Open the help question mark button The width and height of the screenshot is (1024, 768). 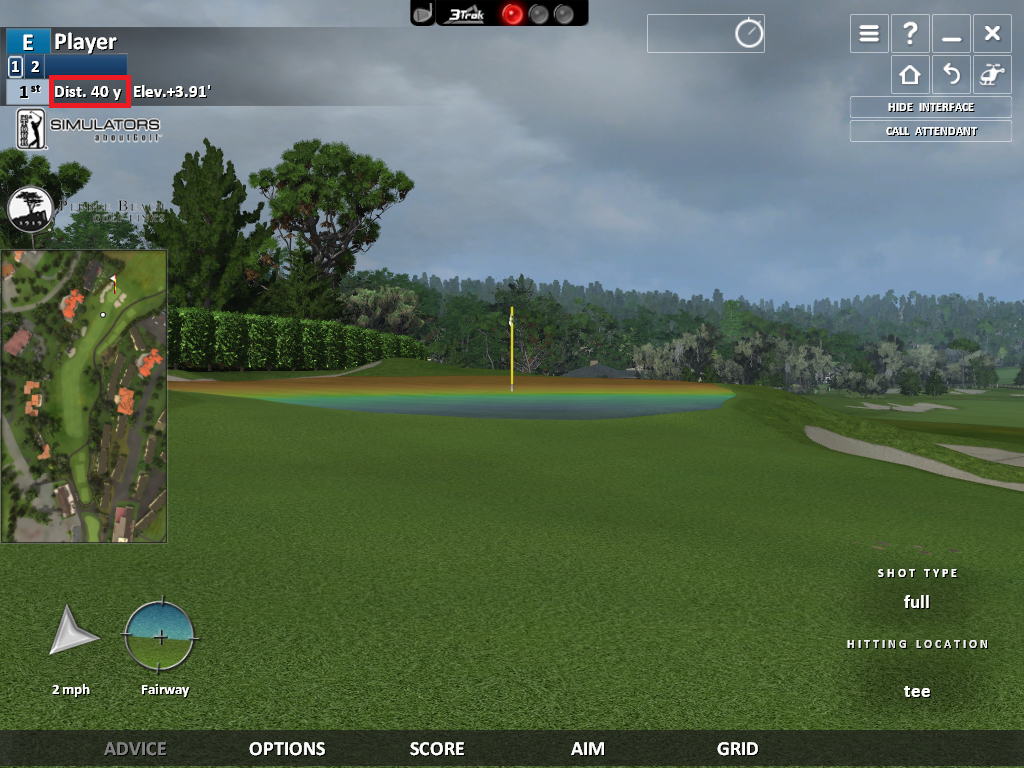pyautogui.click(x=910, y=34)
